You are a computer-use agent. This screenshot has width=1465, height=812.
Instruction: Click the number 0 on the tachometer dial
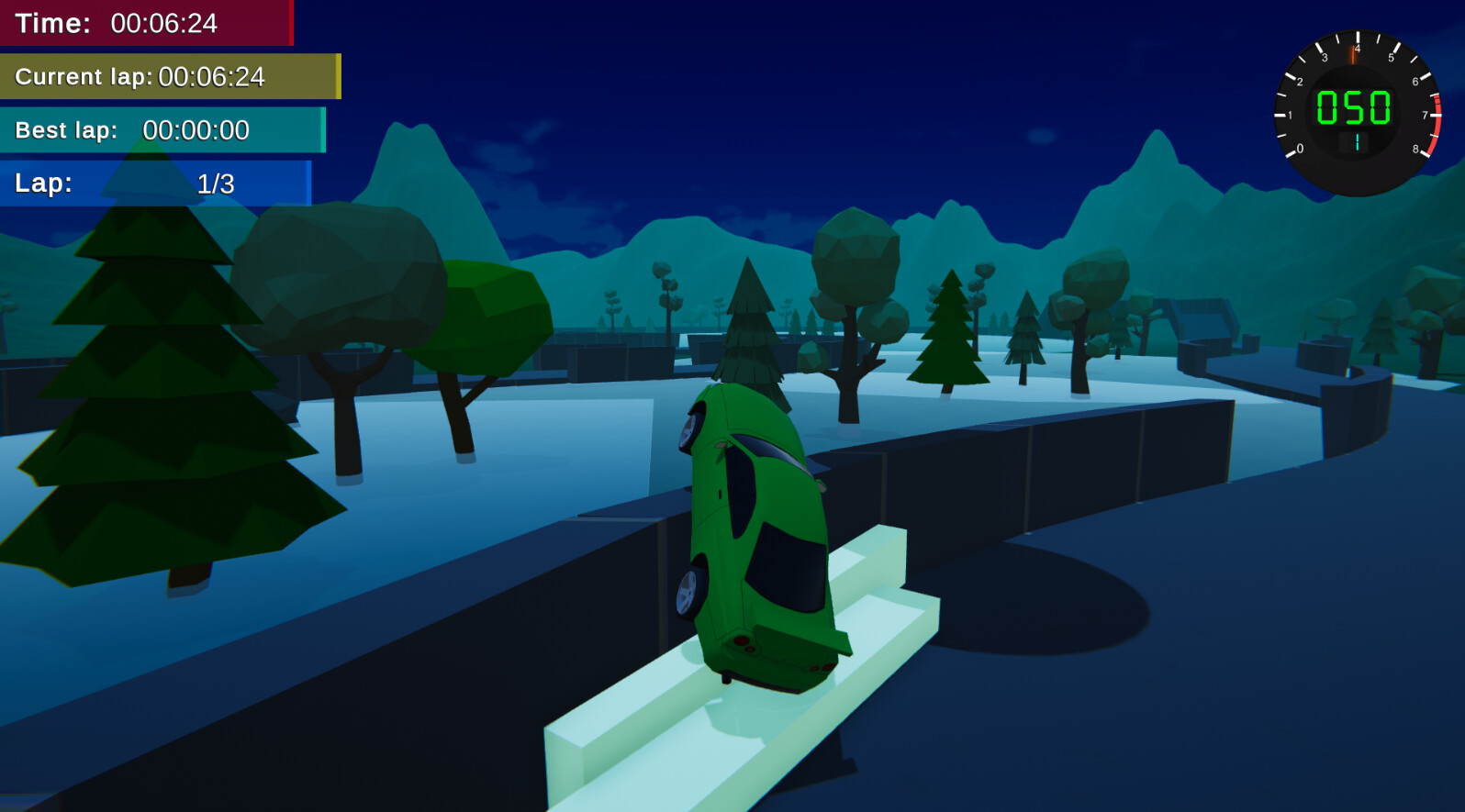pyautogui.click(x=1300, y=148)
